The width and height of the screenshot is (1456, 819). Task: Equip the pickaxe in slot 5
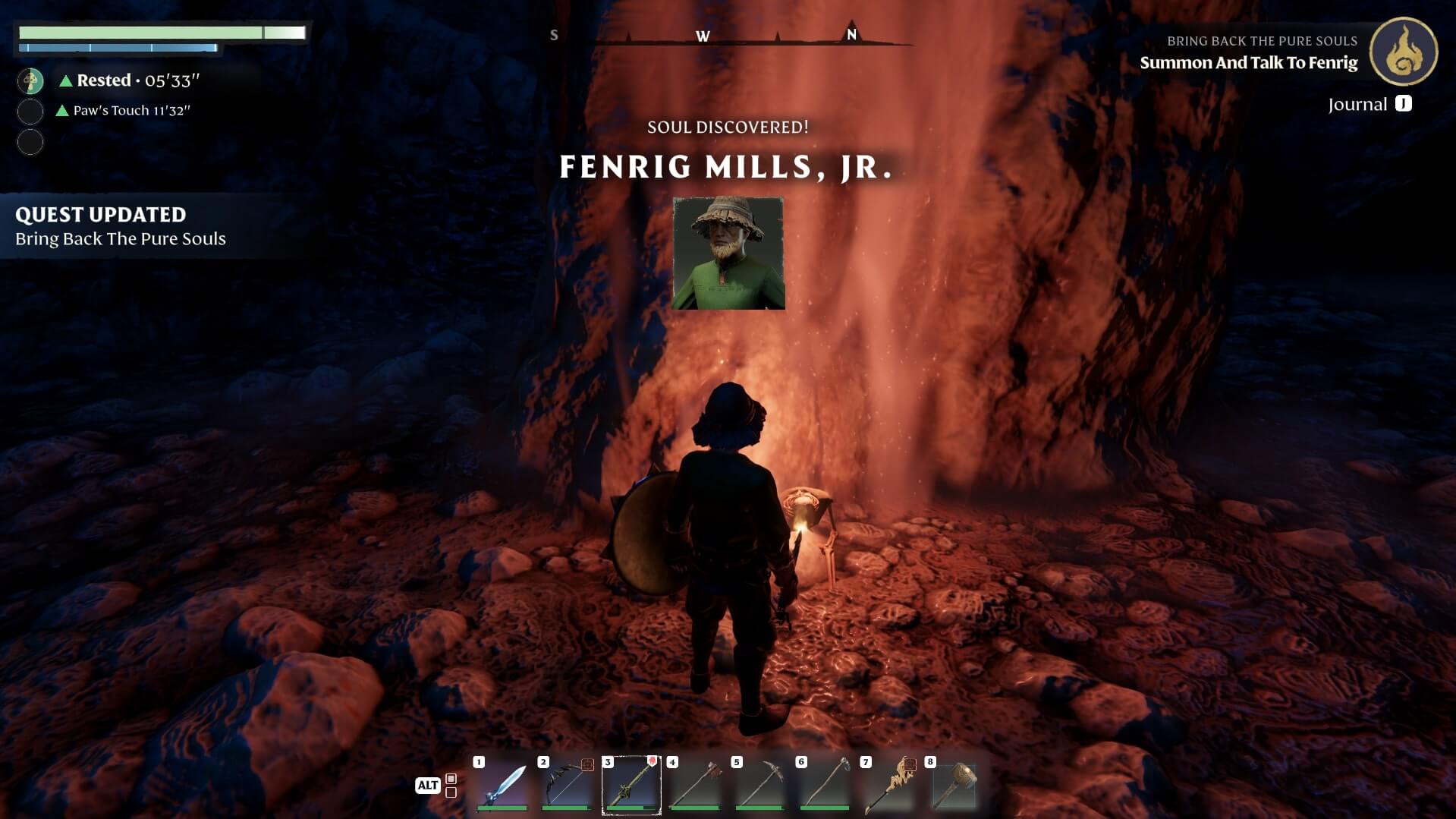click(760, 785)
